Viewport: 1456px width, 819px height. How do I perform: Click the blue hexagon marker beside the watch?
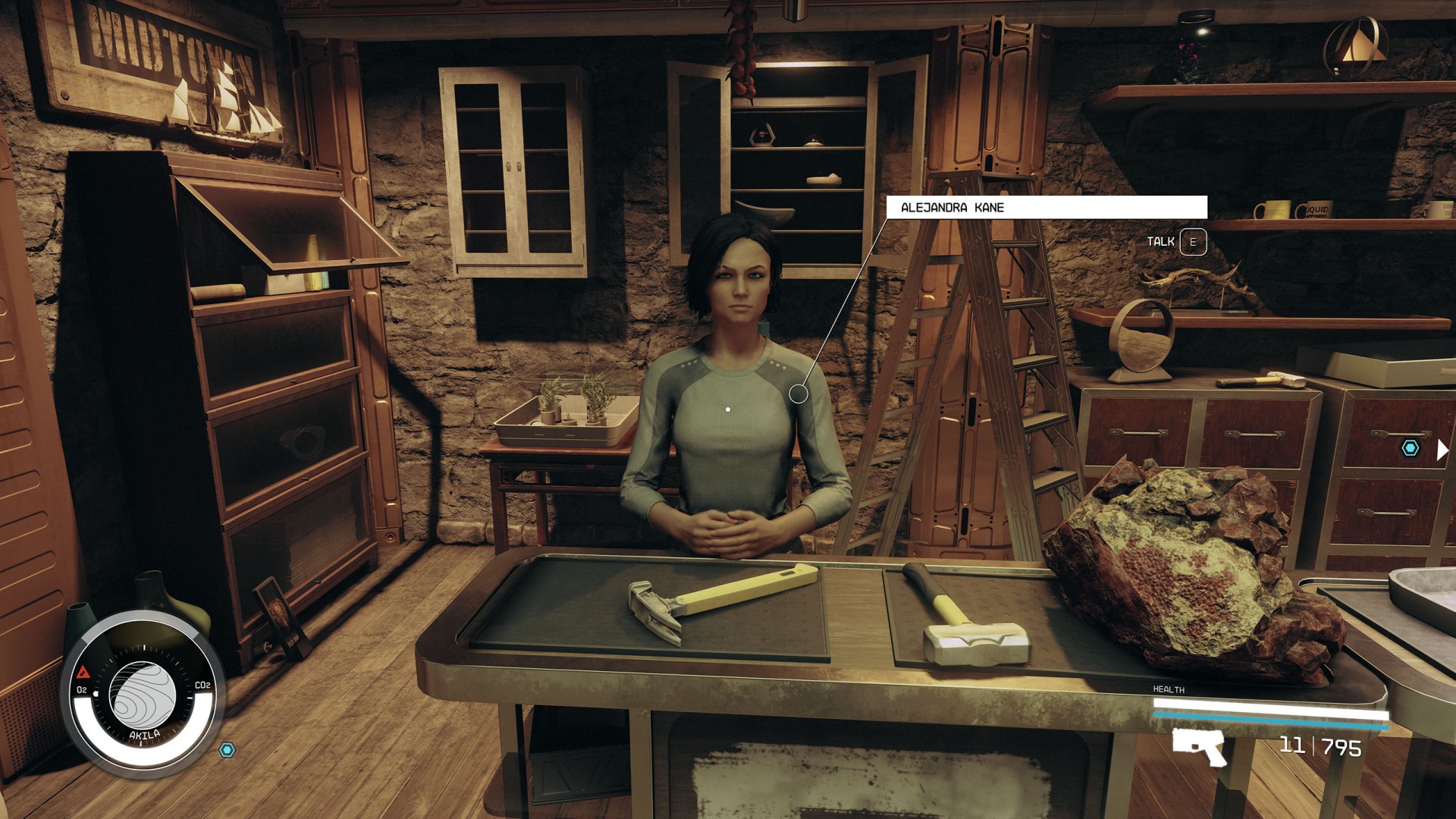click(x=227, y=750)
